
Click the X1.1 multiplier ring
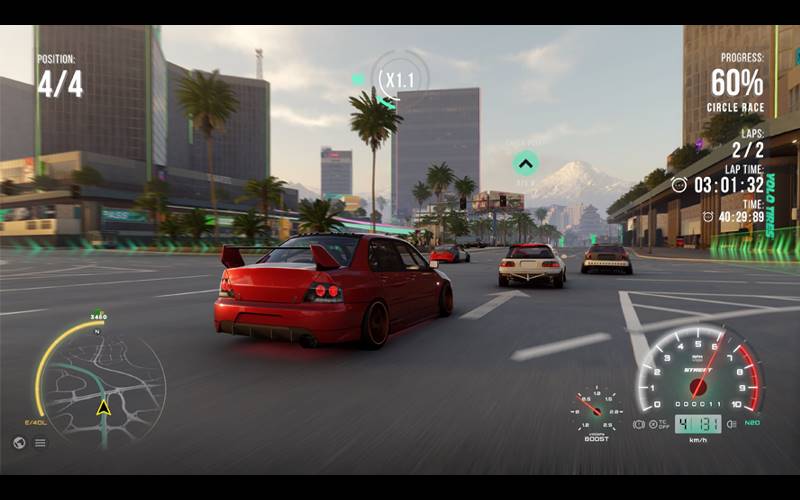tap(399, 78)
